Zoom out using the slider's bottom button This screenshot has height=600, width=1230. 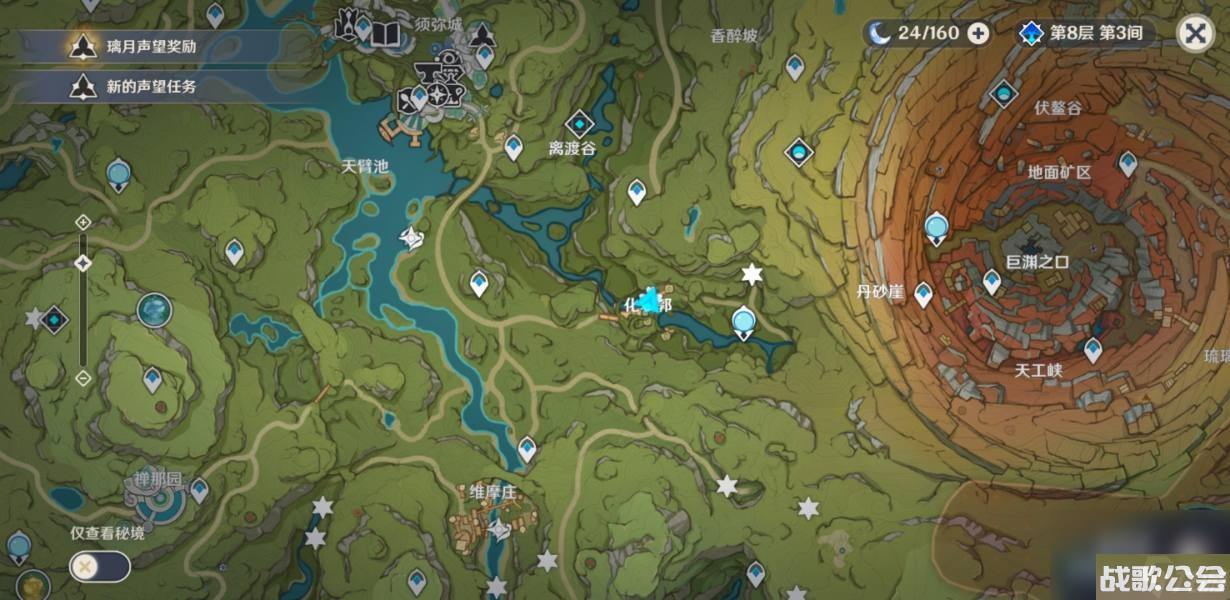83,377
